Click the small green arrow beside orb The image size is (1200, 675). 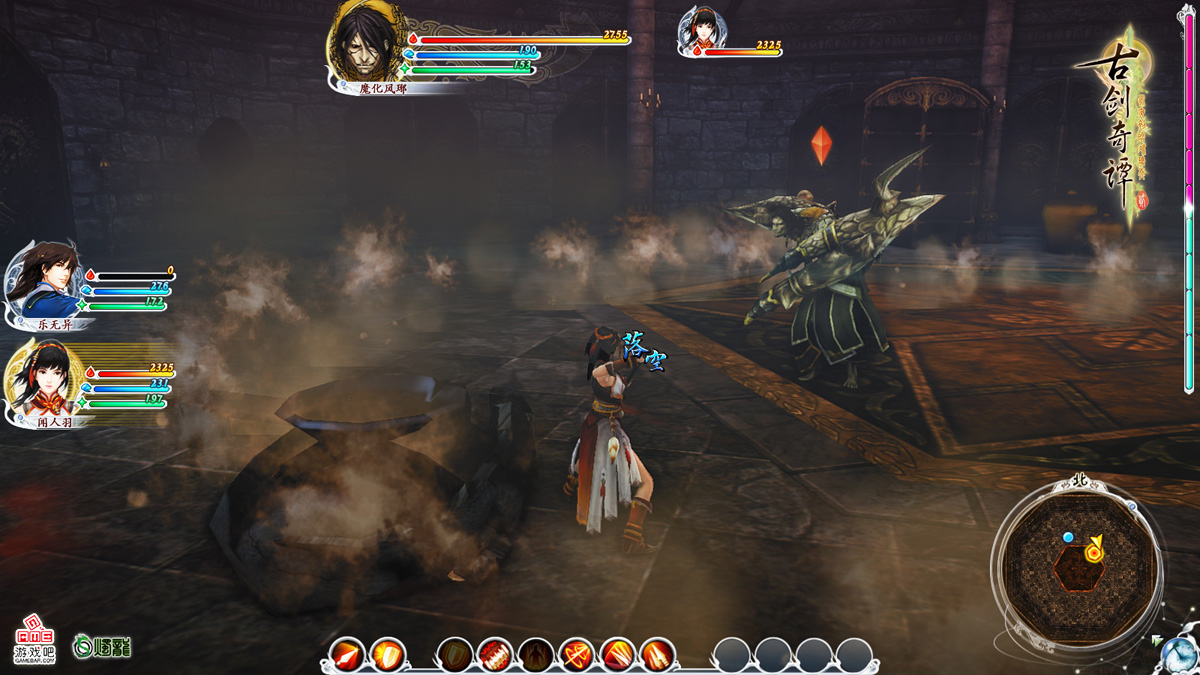pyautogui.click(x=1157, y=639)
